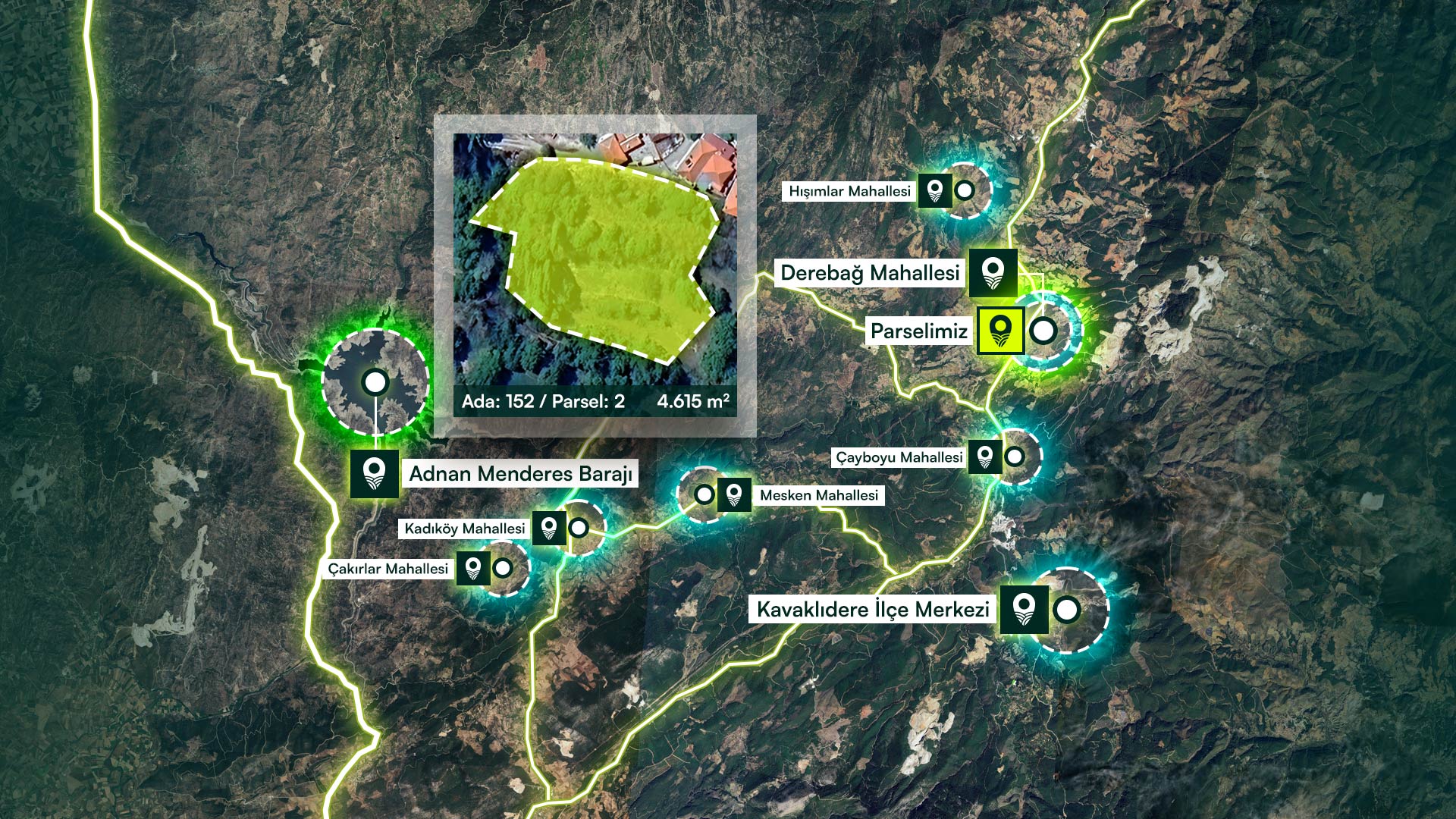Image resolution: width=1456 pixels, height=819 pixels.
Task: Open the yellow Parselimiz pin marker
Action: coord(1000,331)
